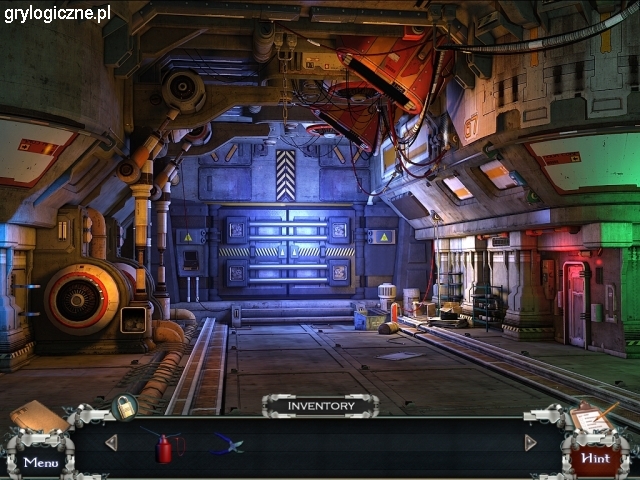
Task: Toggle the inventory padlock icon
Action: (125, 406)
